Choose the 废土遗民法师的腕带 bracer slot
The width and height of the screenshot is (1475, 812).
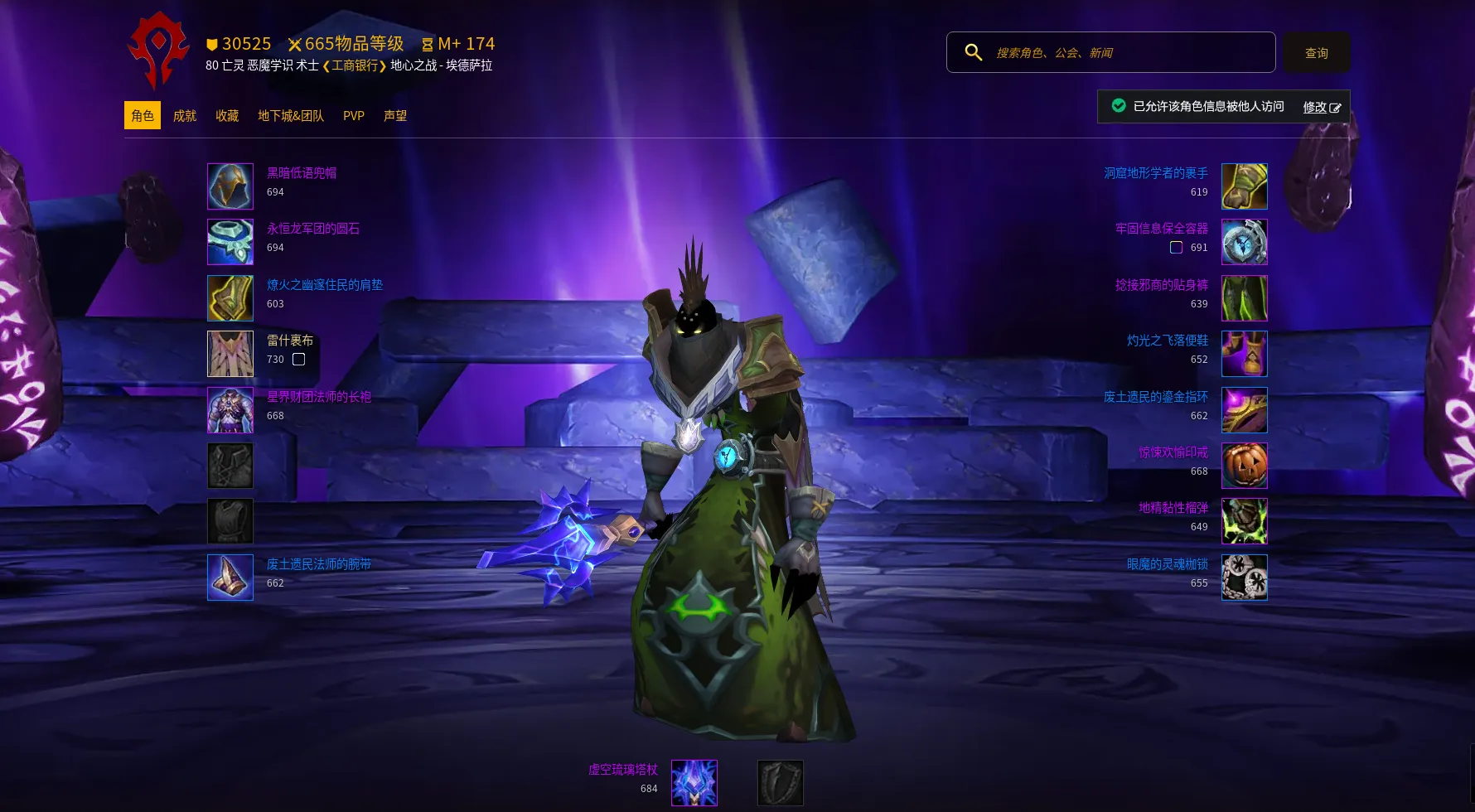pyautogui.click(x=230, y=578)
